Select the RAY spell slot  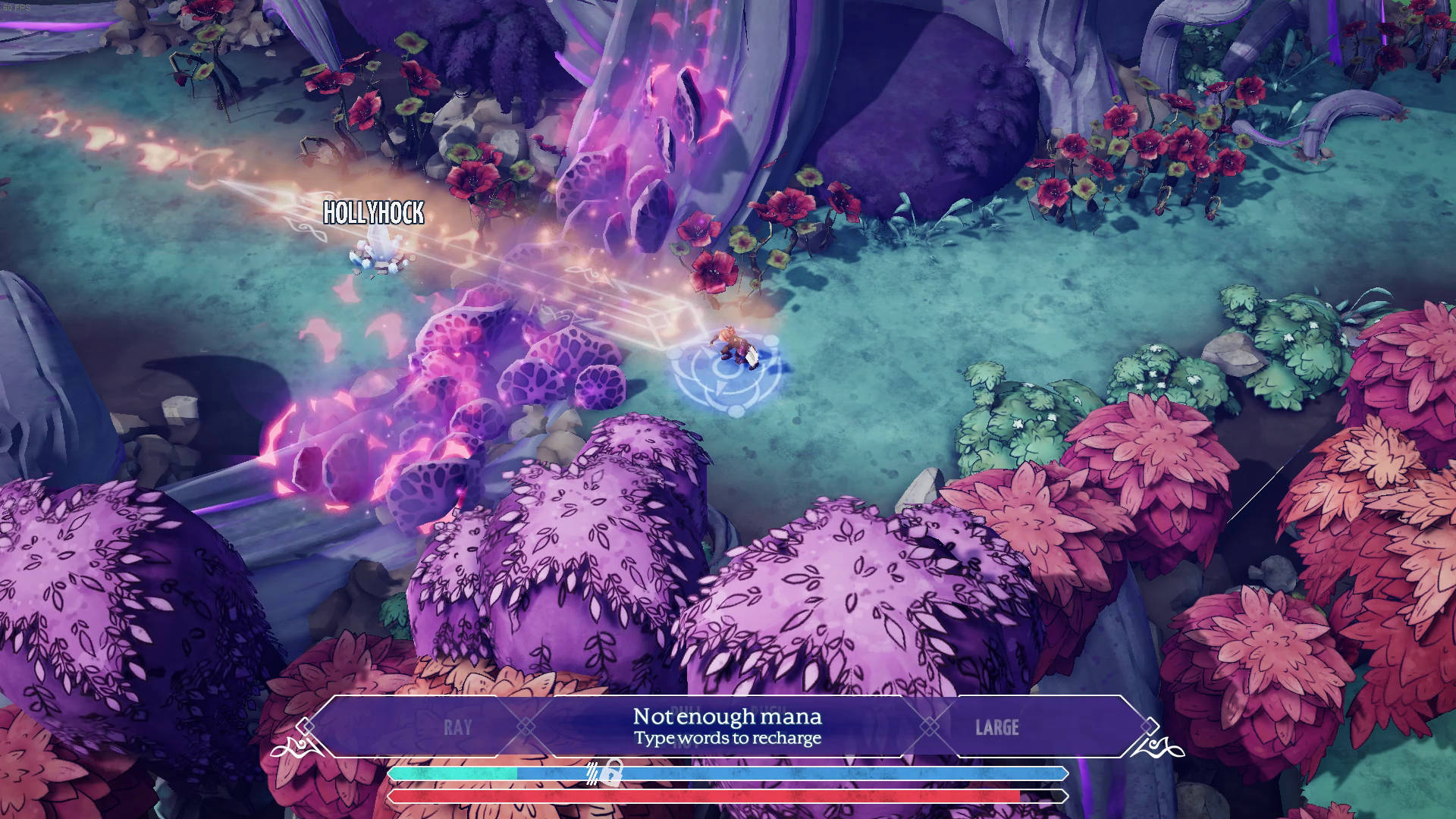click(x=457, y=727)
